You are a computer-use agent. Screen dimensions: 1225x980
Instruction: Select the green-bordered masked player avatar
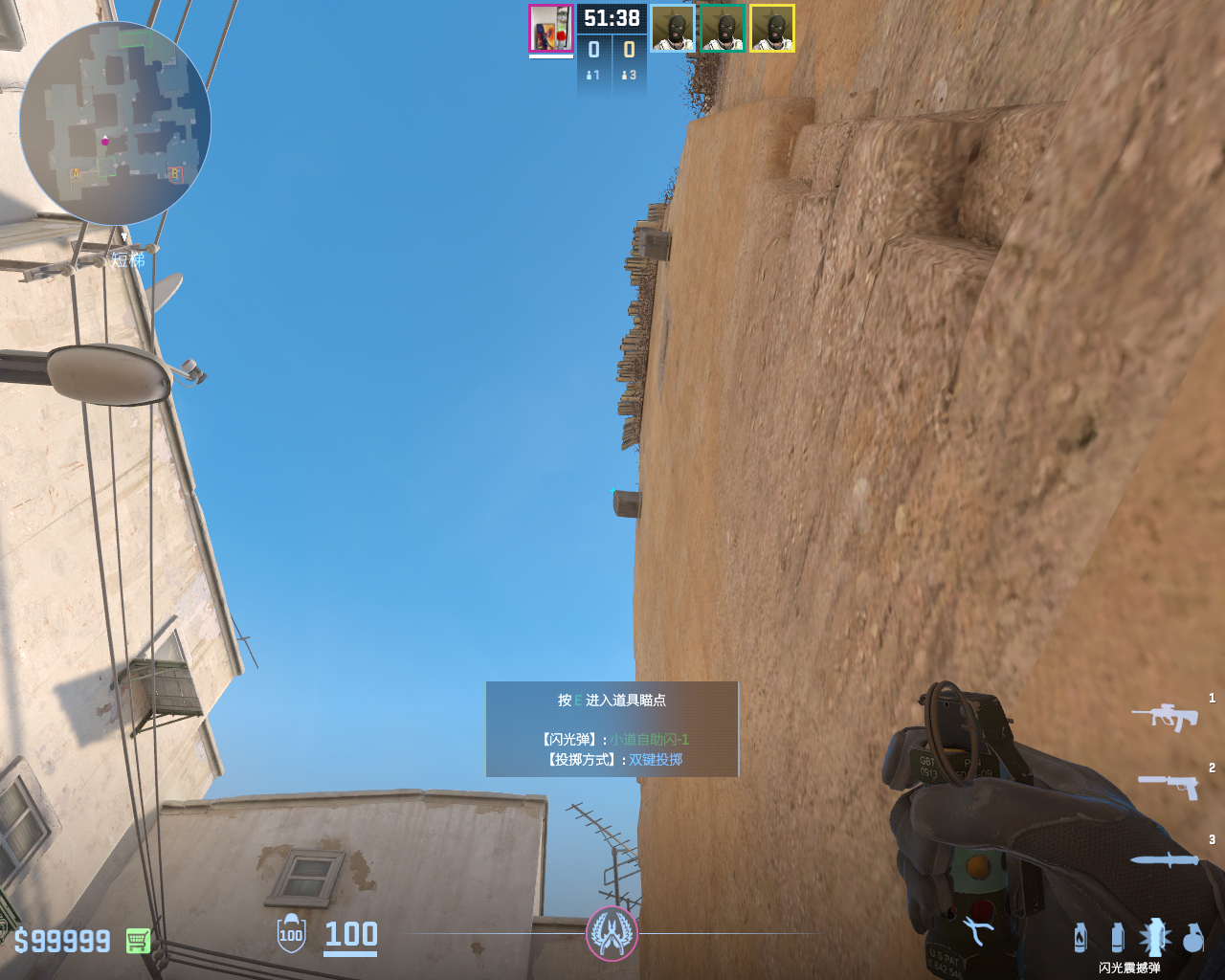click(723, 29)
